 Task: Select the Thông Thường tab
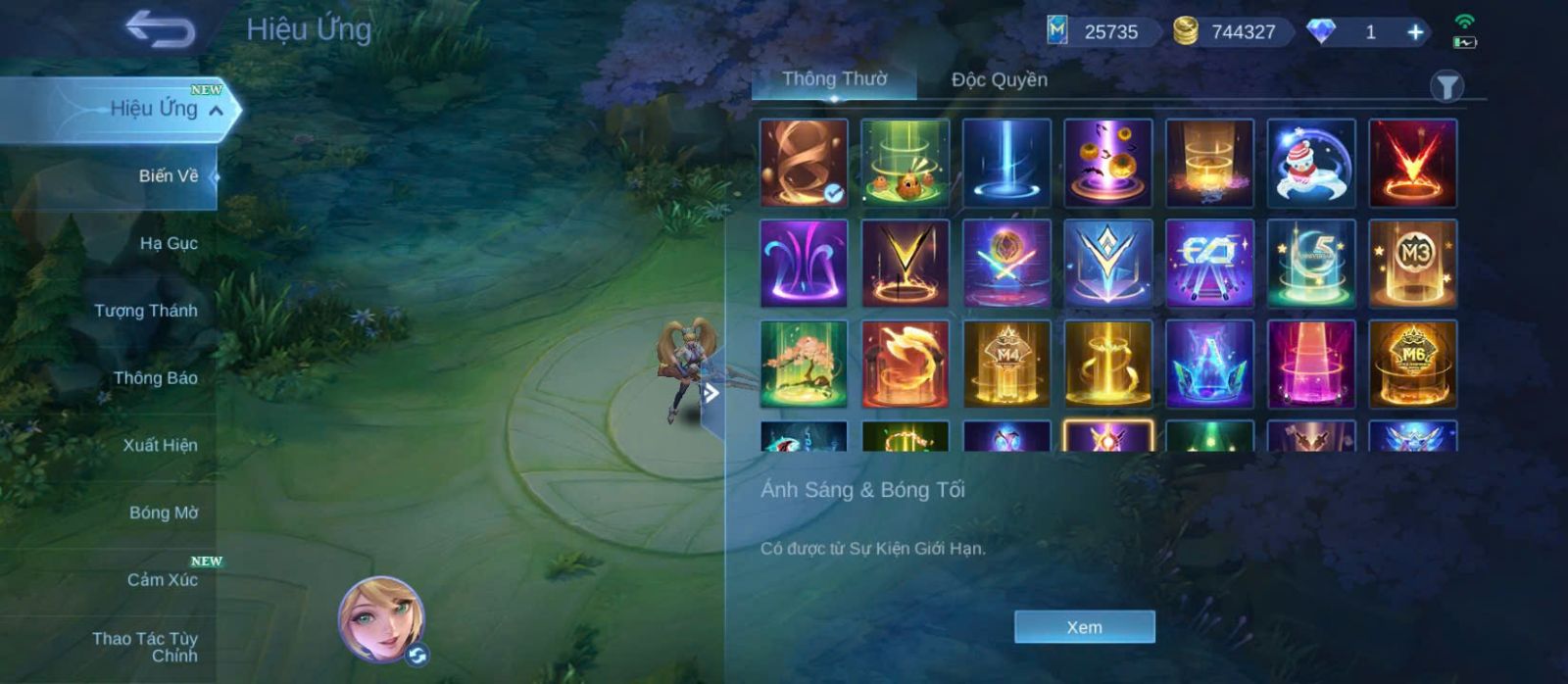(834, 80)
